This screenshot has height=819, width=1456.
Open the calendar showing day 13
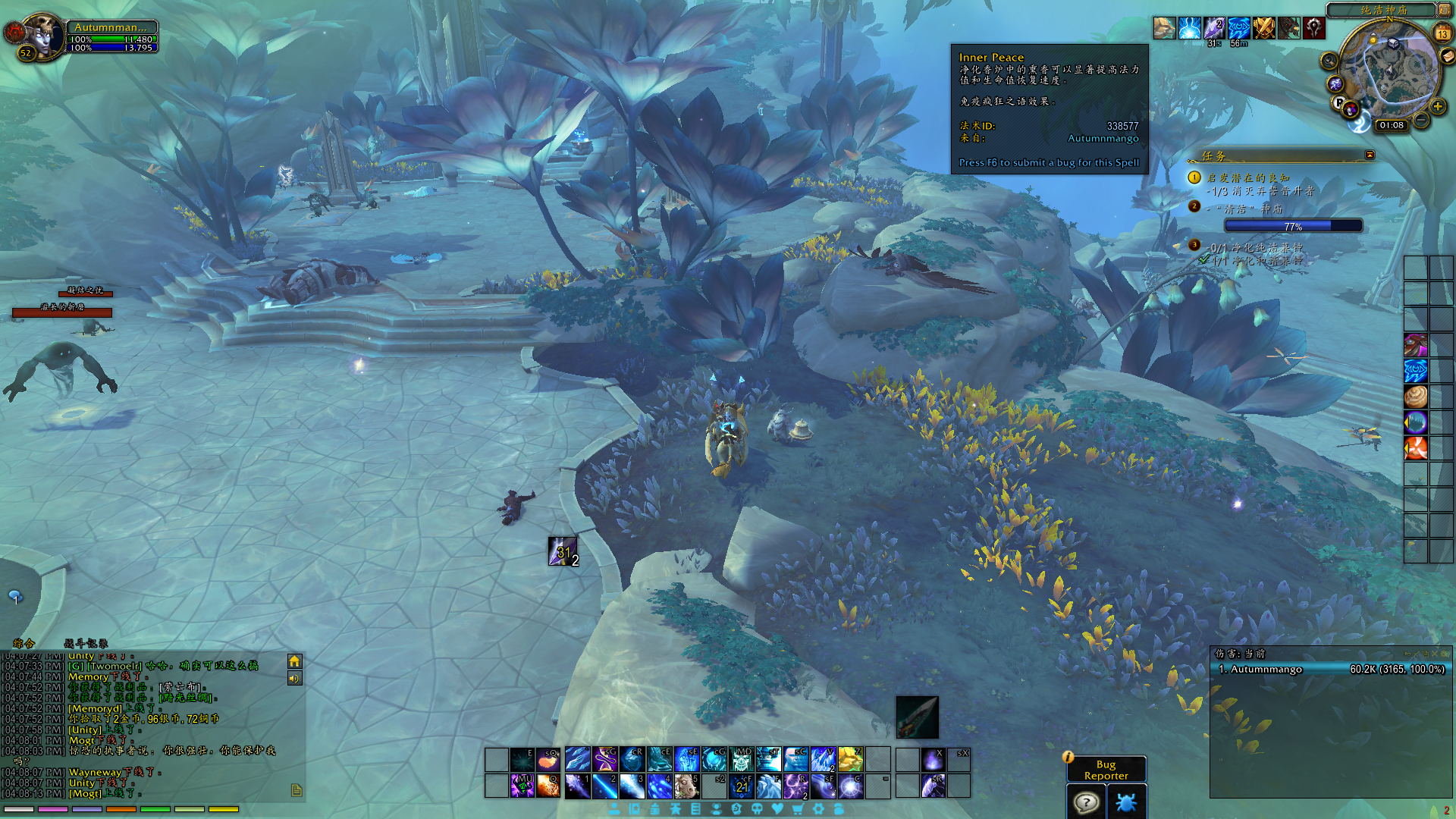[x=1442, y=33]
